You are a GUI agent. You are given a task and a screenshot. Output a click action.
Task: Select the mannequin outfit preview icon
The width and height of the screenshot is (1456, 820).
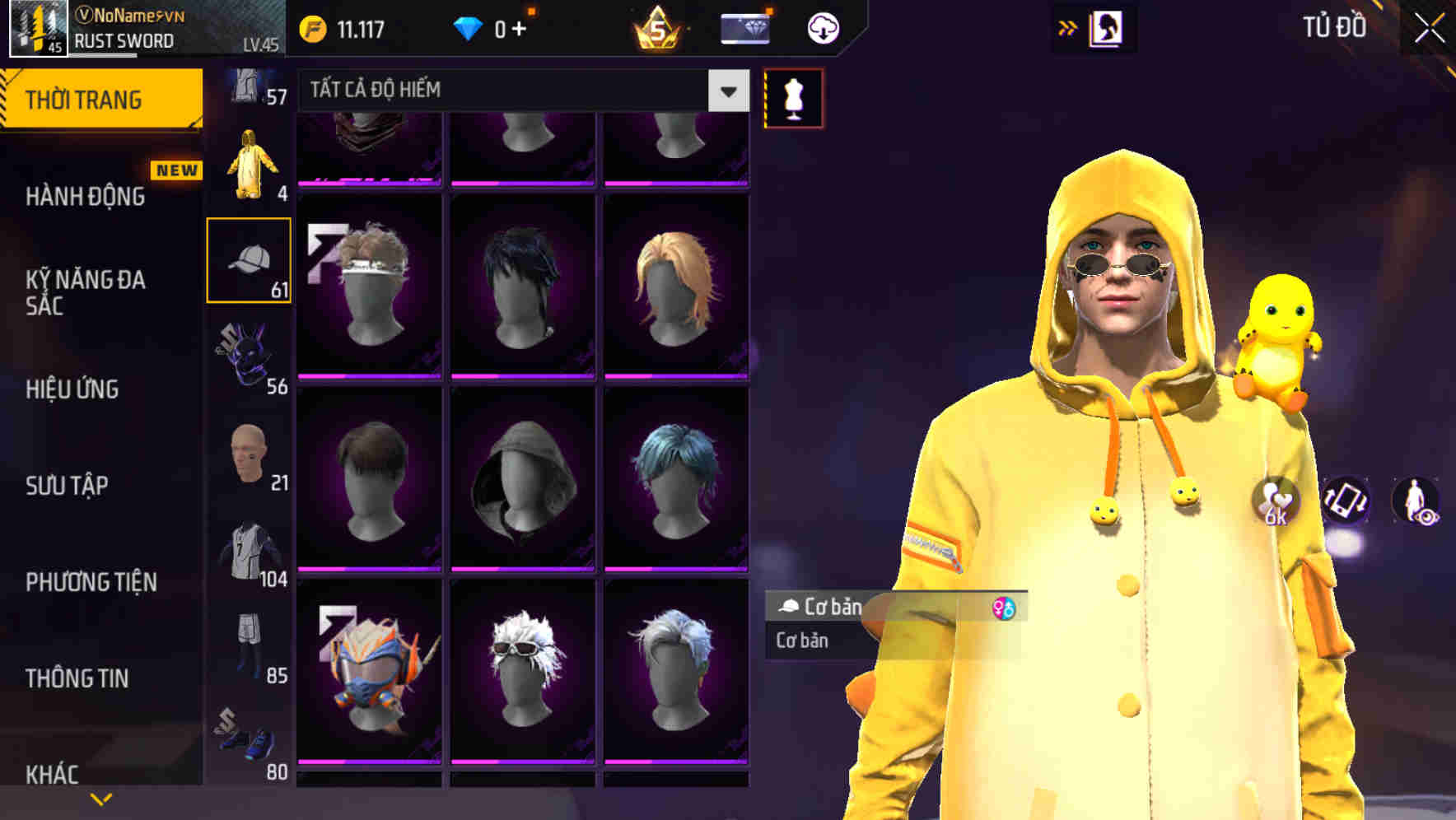(792, 97)
